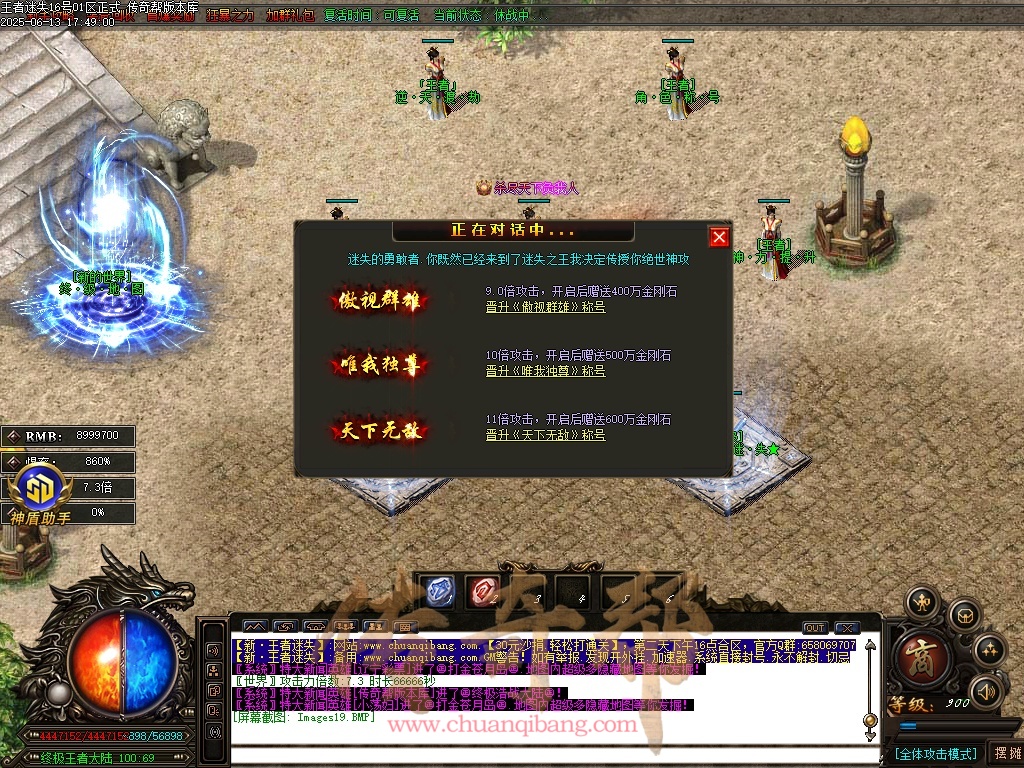1024x768 pixels.
Task: Open the cube bag icon
Action: 963,613
